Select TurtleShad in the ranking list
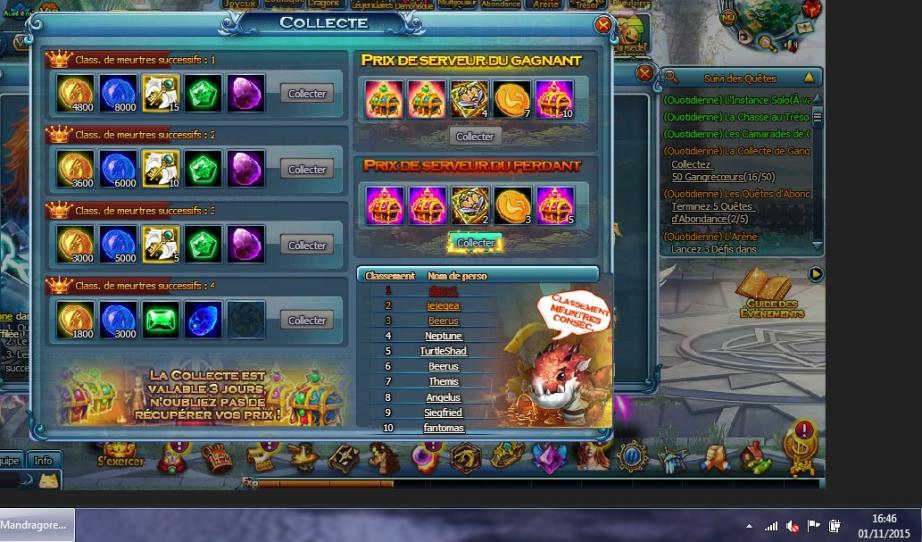This screenshot has width=922, height=542. pos(443,351)
